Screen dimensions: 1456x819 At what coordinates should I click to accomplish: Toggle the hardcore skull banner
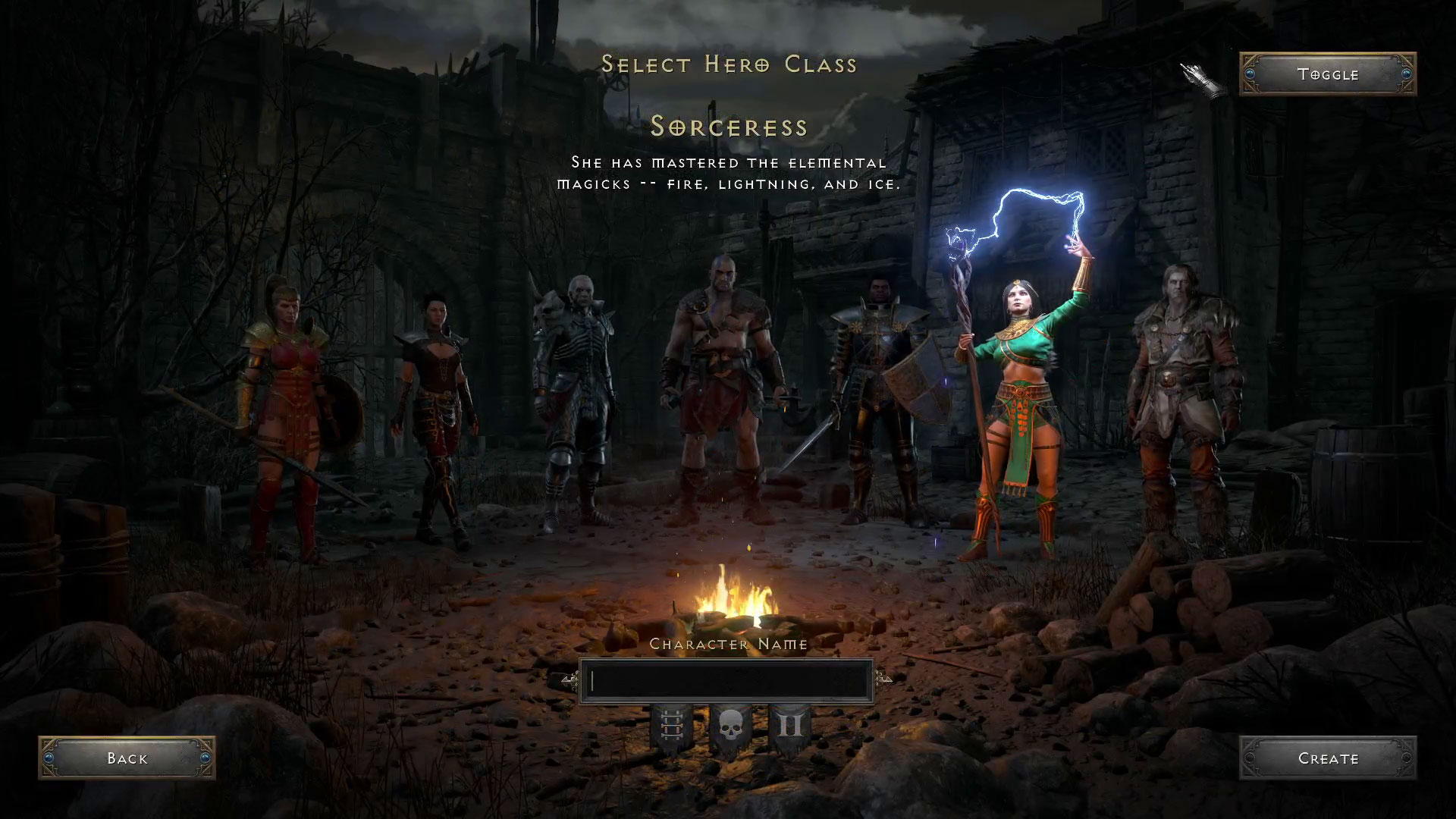click(x=728, y=728)
